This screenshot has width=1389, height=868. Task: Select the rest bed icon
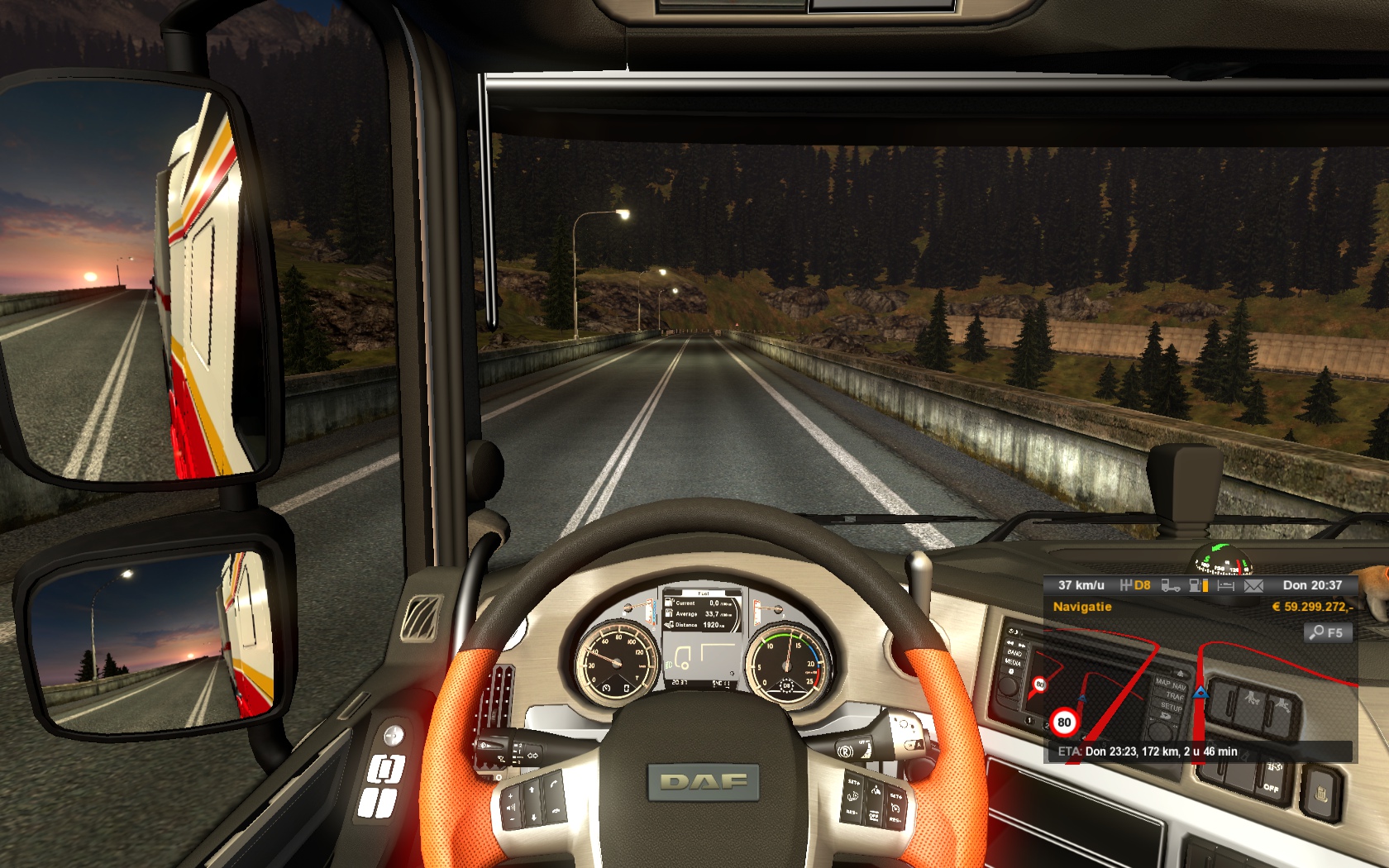(x=1225, y=585)
